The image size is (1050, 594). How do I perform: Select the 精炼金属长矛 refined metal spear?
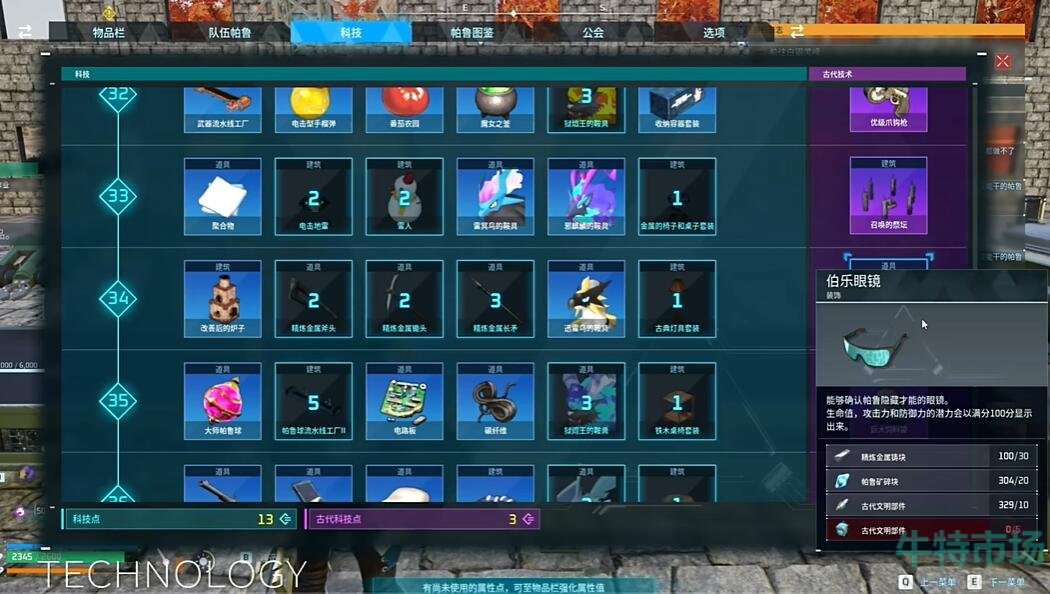[x=495, y=298]
